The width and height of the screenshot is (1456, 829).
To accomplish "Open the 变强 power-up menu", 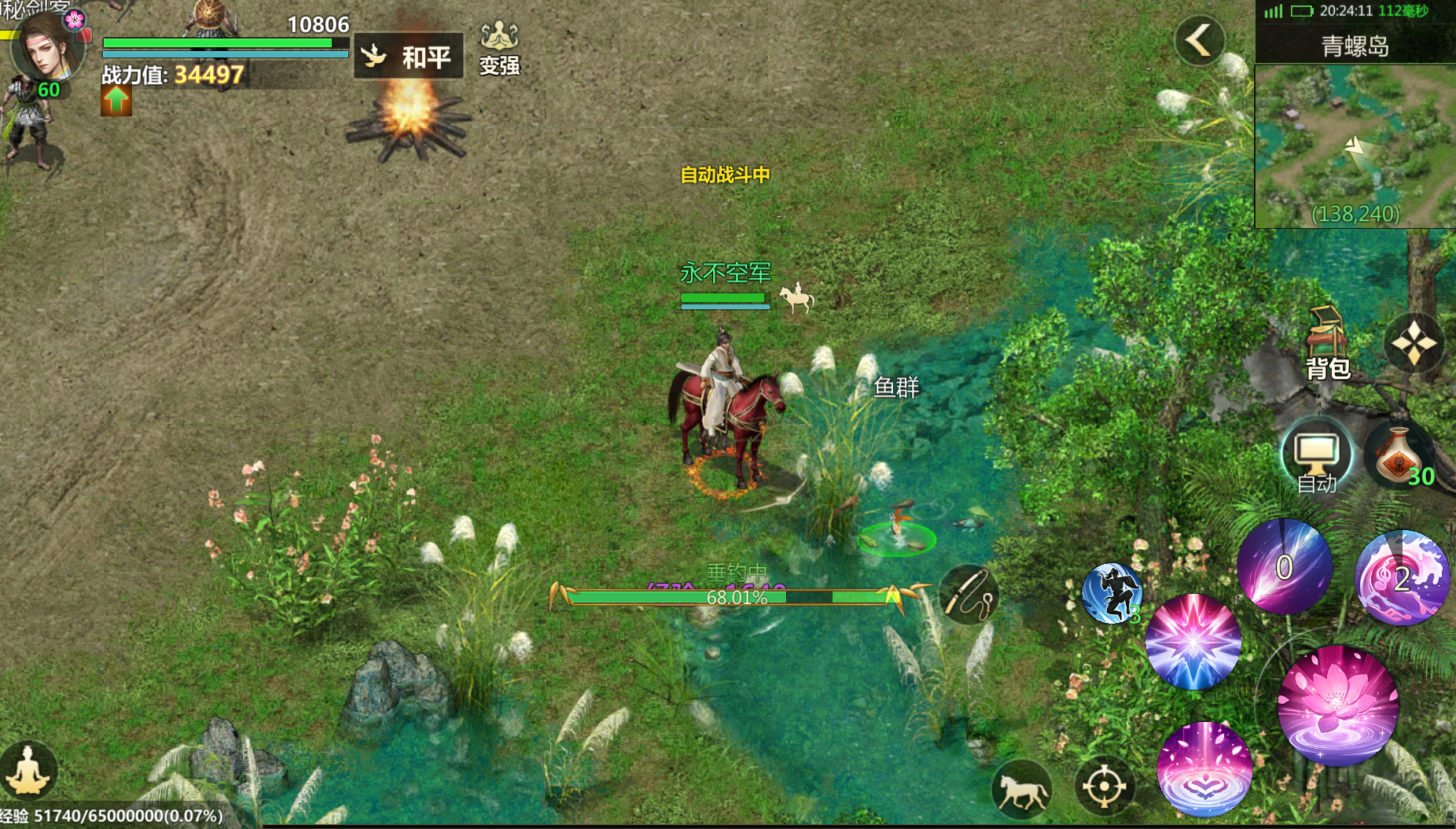I will (499, 49).
